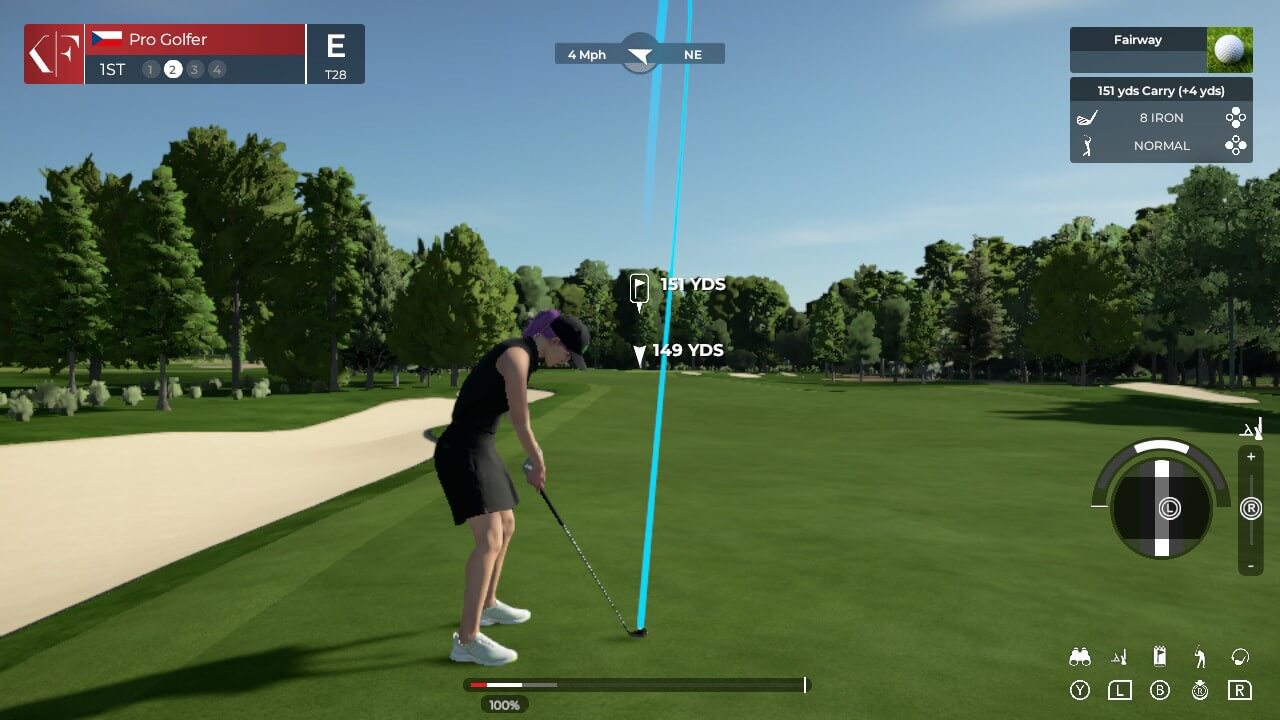Click the 151 YDS pin flag marker
Image resolution: width=1280 pixels, height=720 pixels.
pos(640,288)
